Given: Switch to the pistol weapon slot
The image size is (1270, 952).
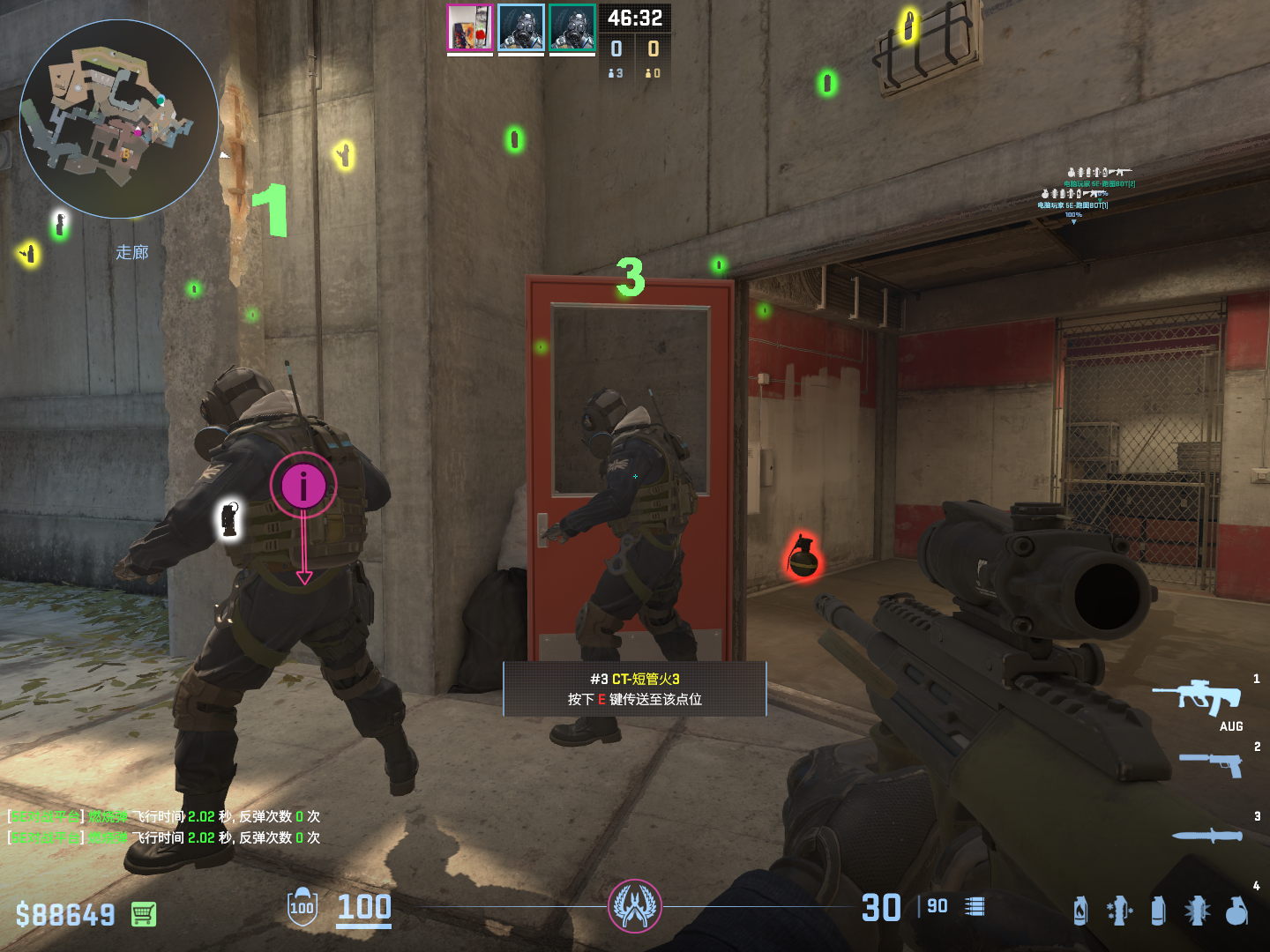Looking at the screenshot, I should [1212, 763].
